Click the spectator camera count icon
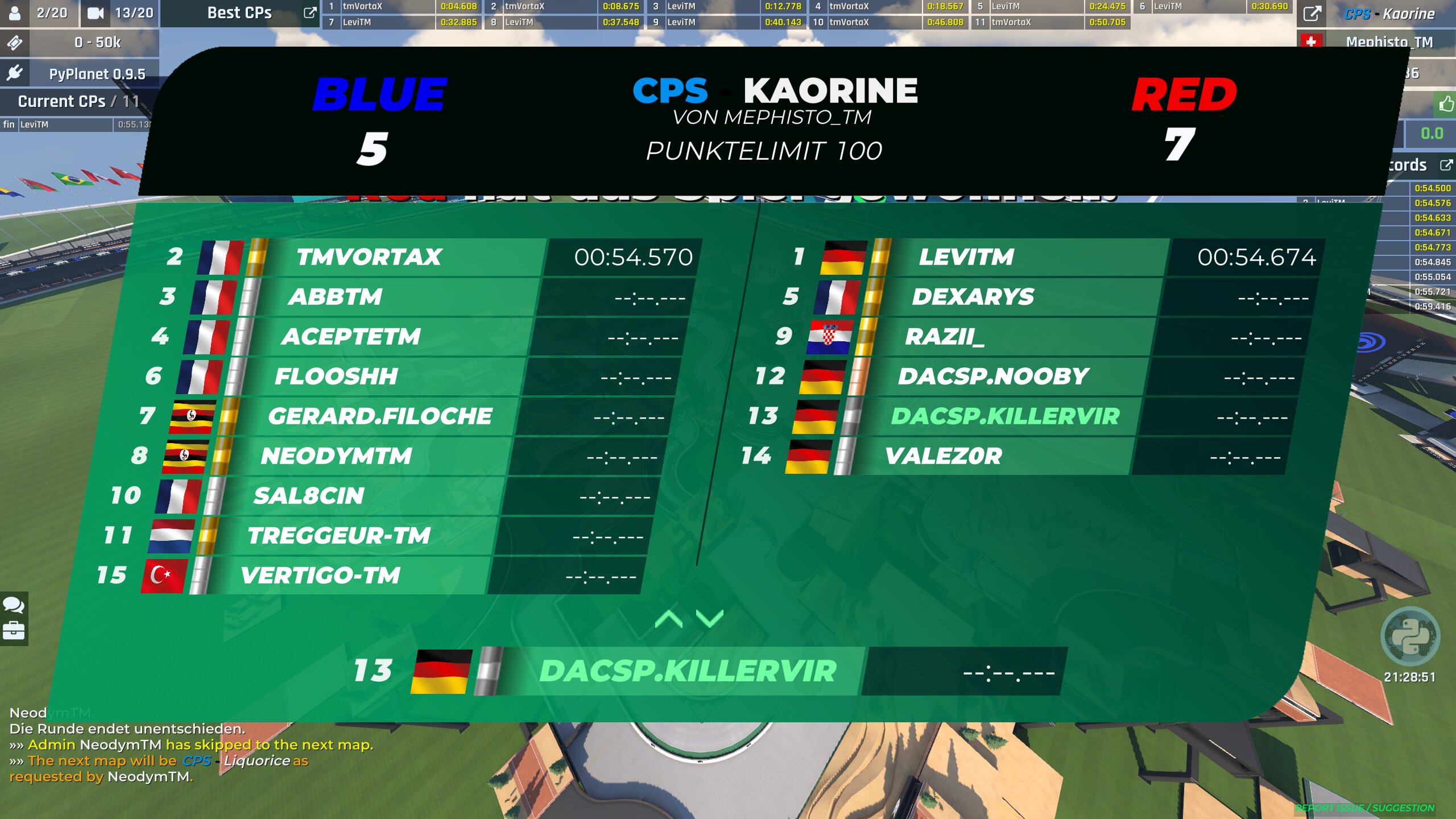The image size is (1456, 819). point(96,13)
